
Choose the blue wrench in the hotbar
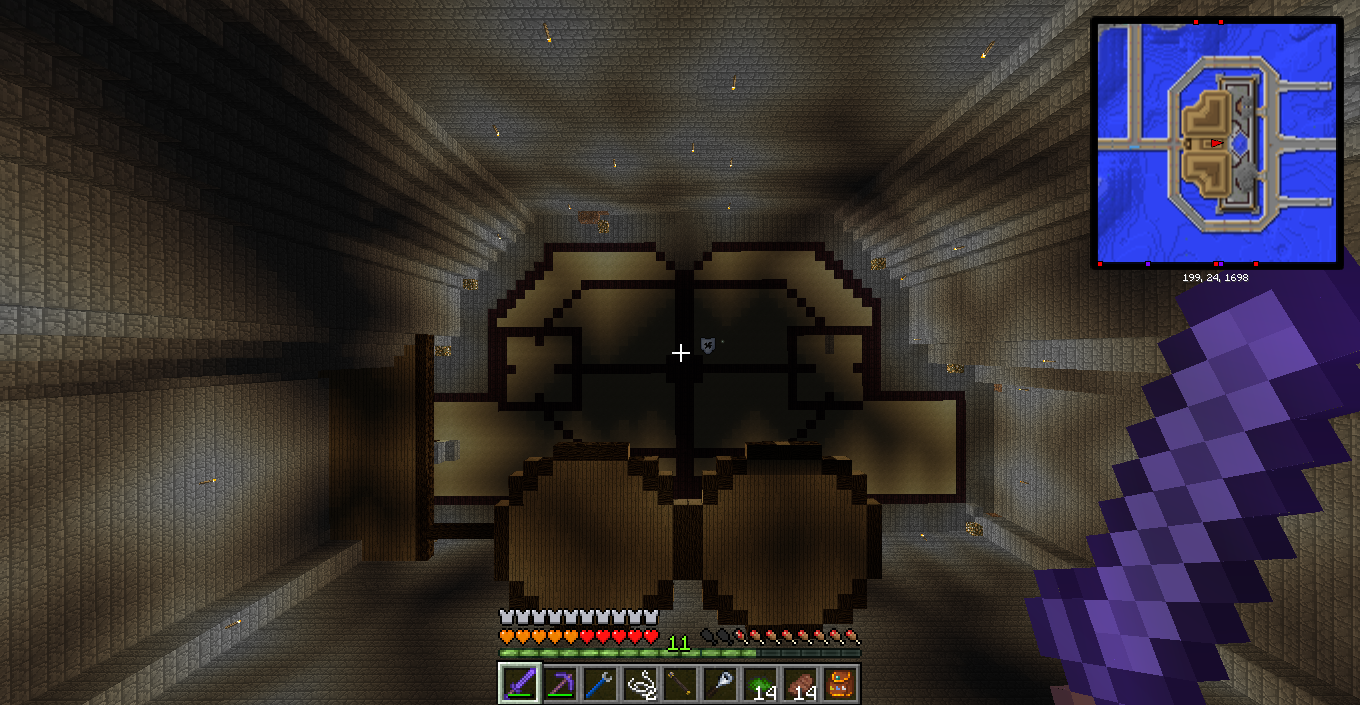(x=600, y=684)
